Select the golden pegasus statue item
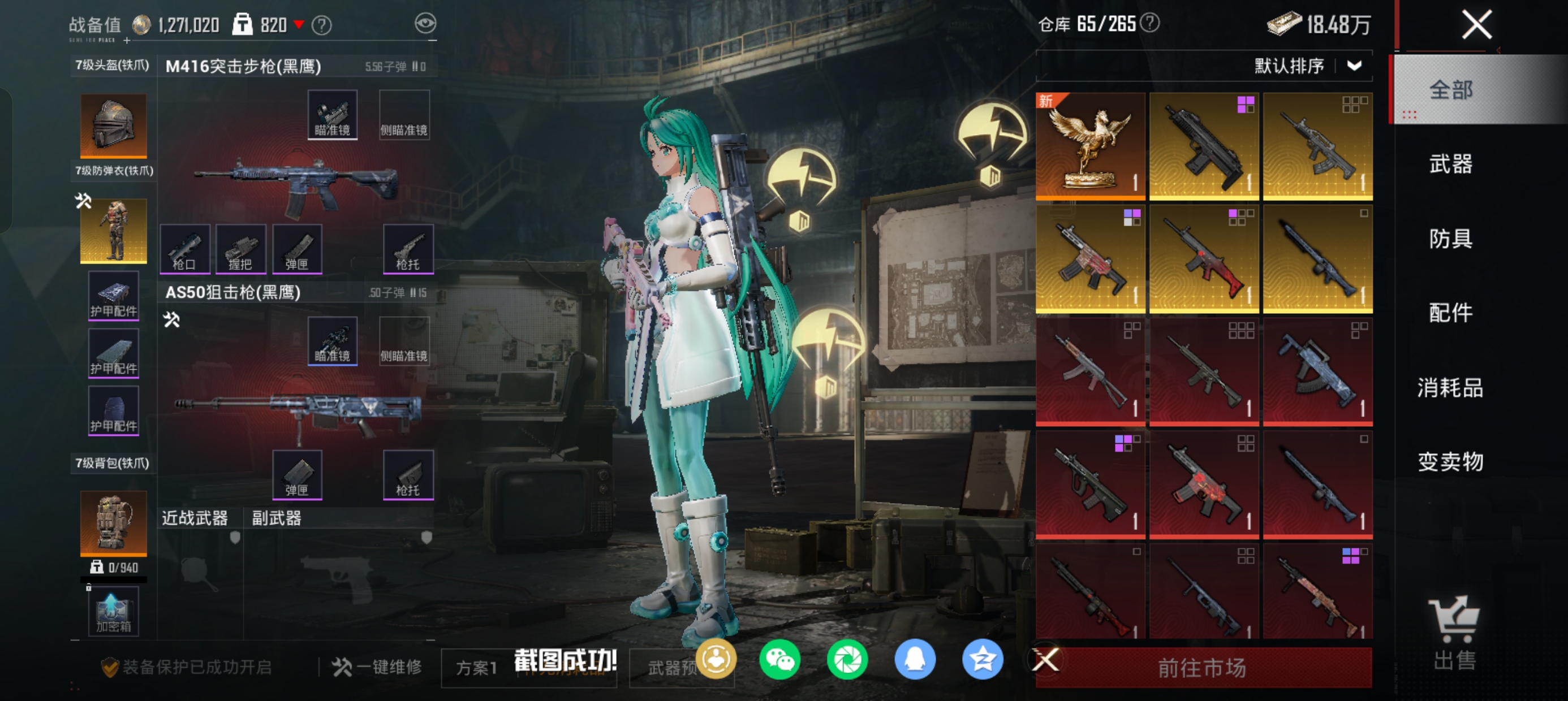Viewport: 1568px width, 701px height. [x=1089, y=146]
